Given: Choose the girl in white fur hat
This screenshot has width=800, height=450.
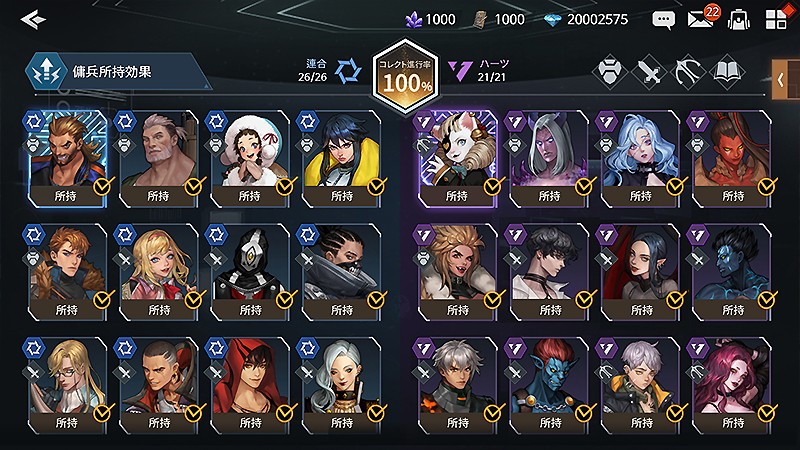Looking at the screenshot, I should click(x=250, y=156).
